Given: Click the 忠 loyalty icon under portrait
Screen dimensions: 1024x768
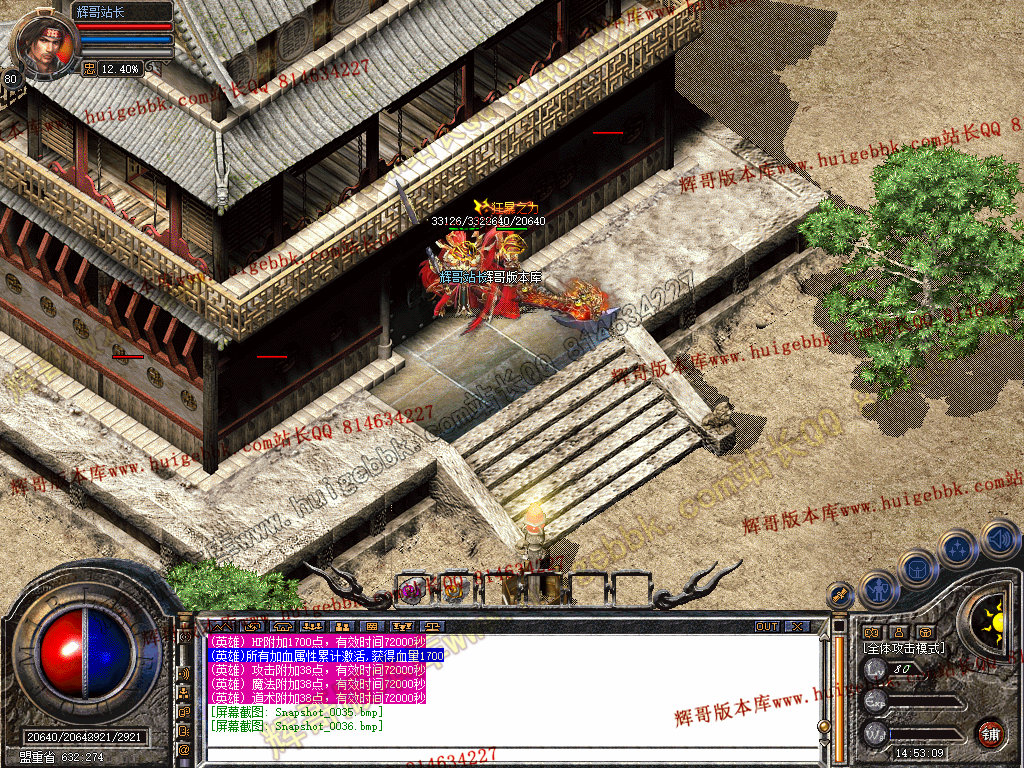Looking at the screenshot, I should 88,69.
